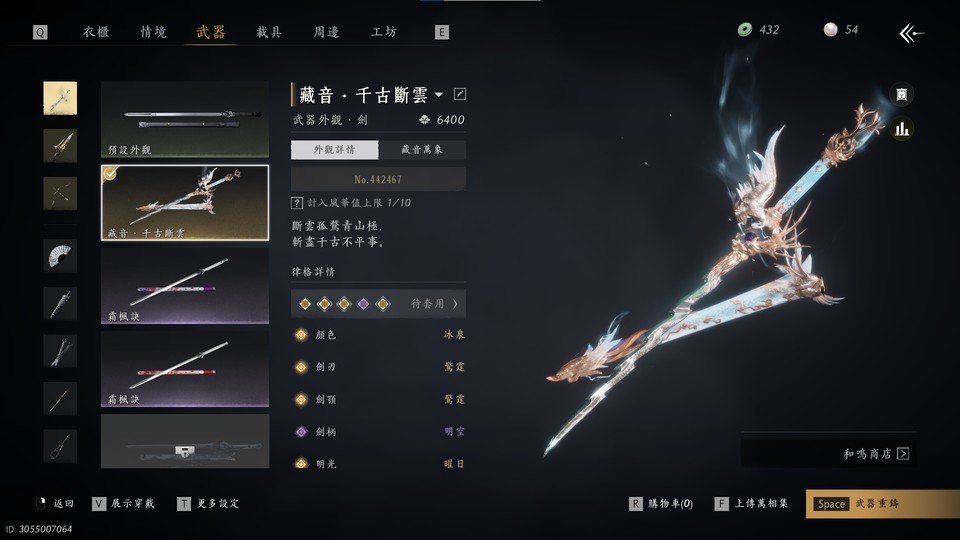
Task: Open the 待套用 pattern preset row
Action: tap(378, 303)
